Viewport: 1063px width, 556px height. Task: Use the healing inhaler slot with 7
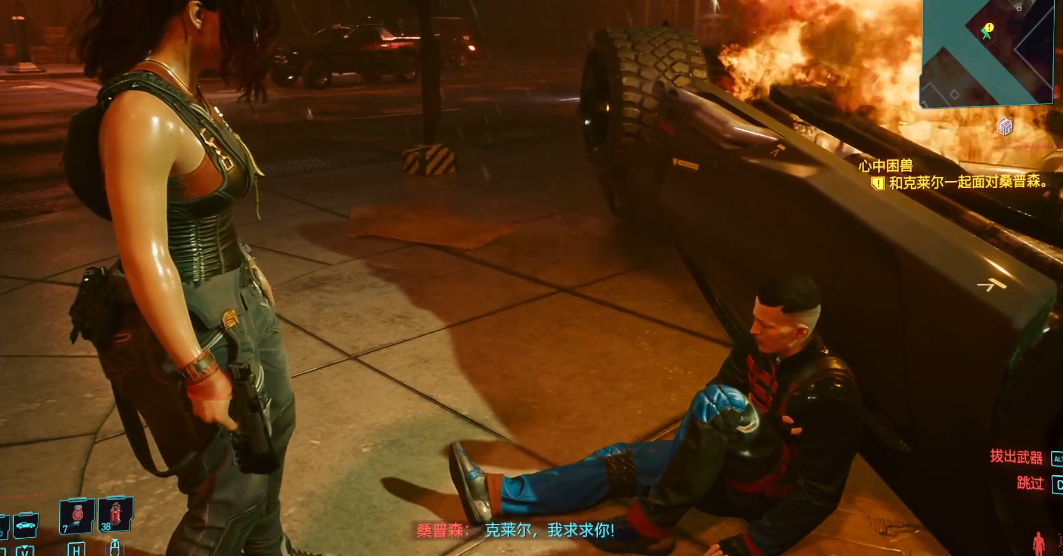tap(77, 516)
